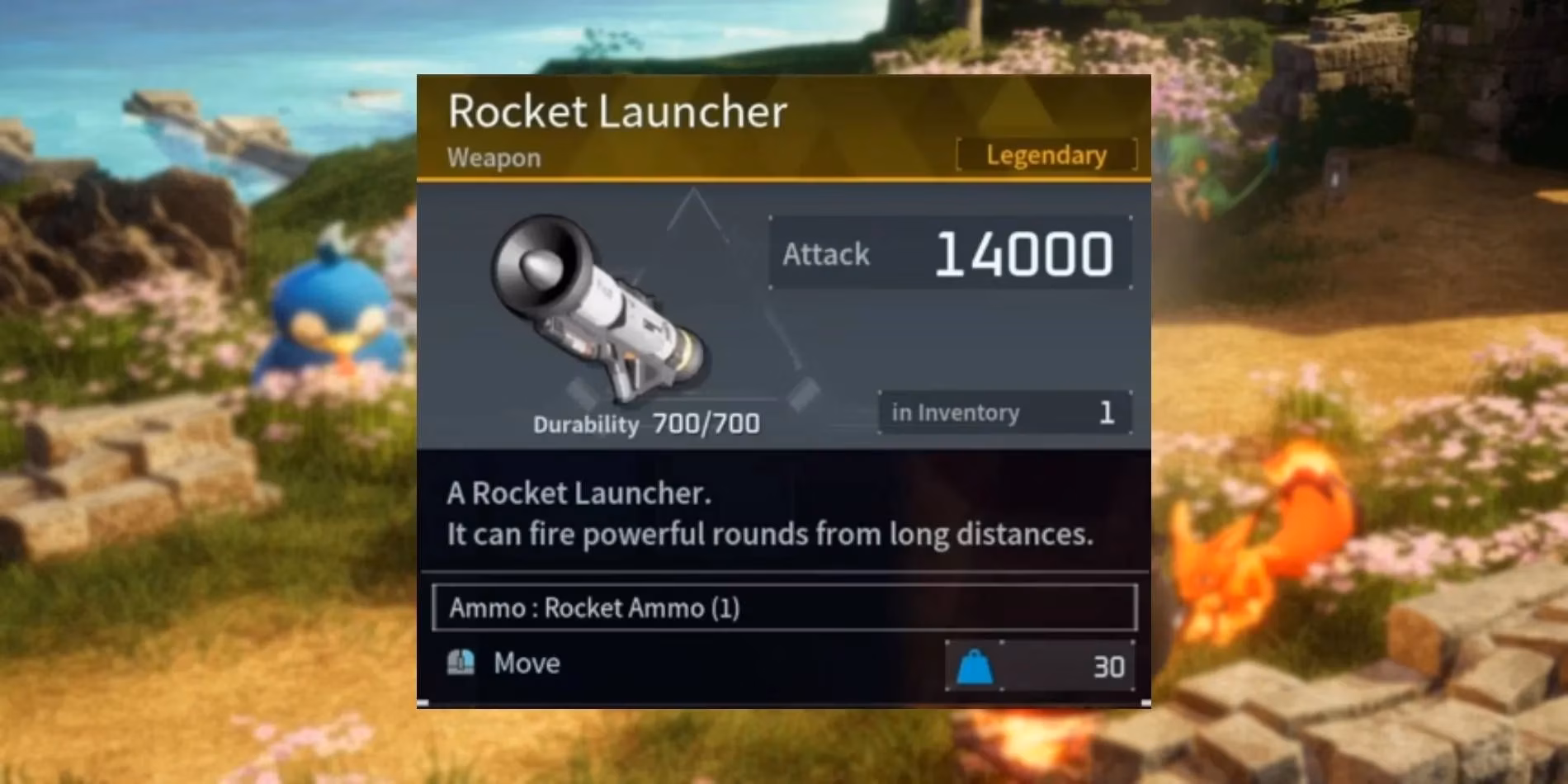Expand the Weapon category label
The width and height of the screenshot is (1568, 784).
[x=494, y=157]
